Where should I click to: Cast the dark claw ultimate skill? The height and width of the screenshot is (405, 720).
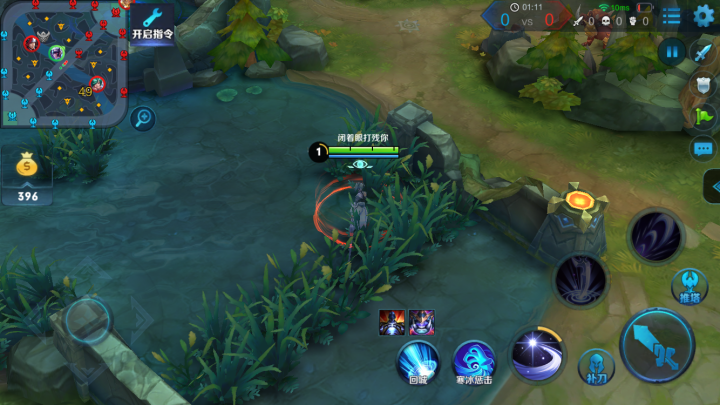tap(655, 236)
